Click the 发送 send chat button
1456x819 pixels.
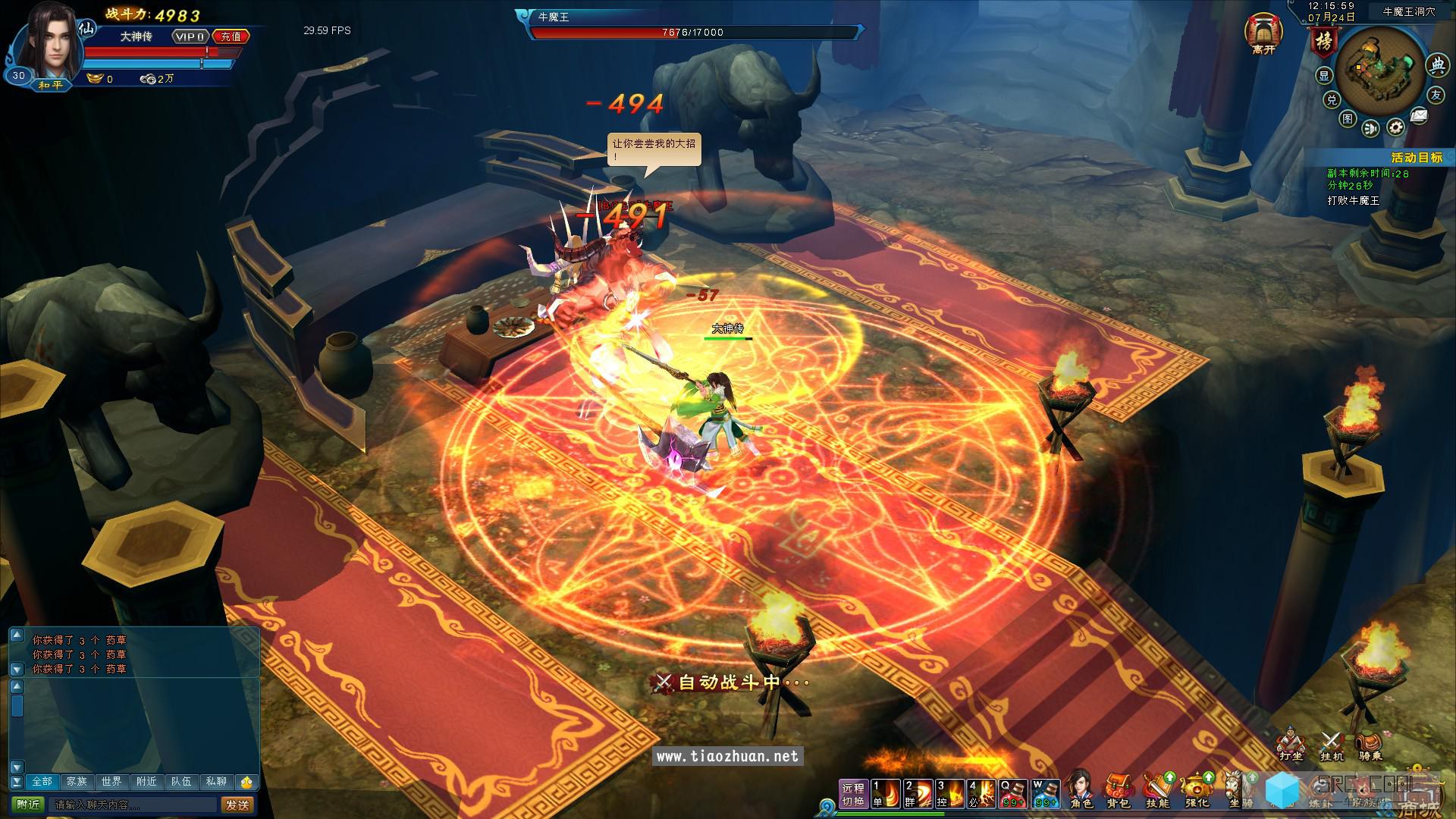237,805
